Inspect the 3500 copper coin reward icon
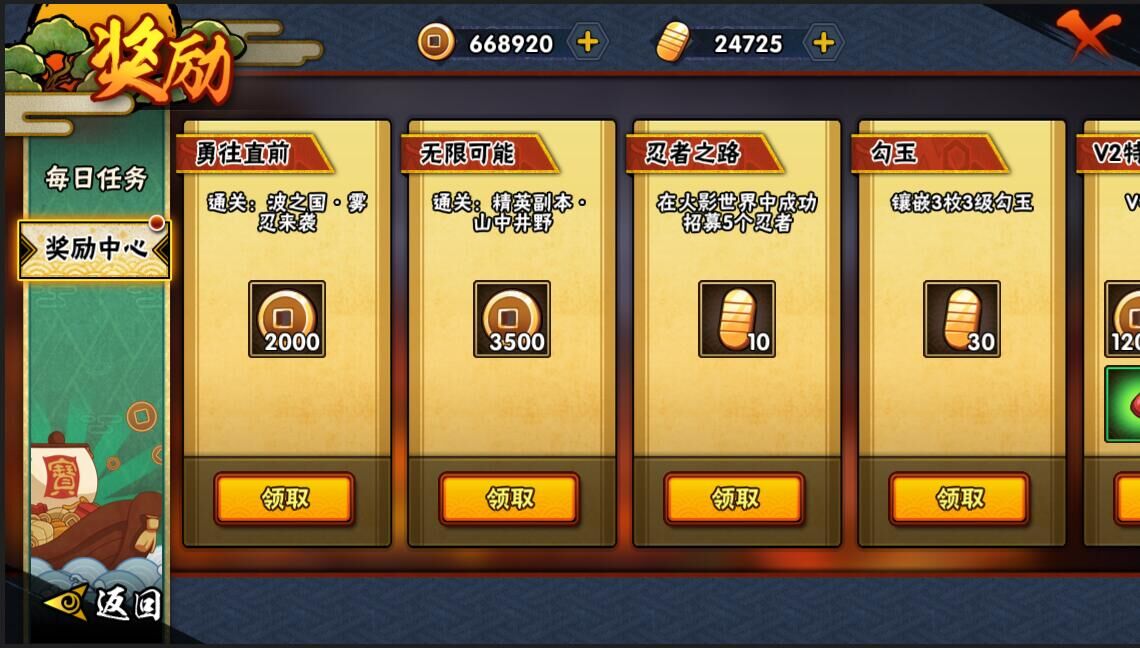The height and width of the screenshot is (648, 1140). [x=512, y=319]
